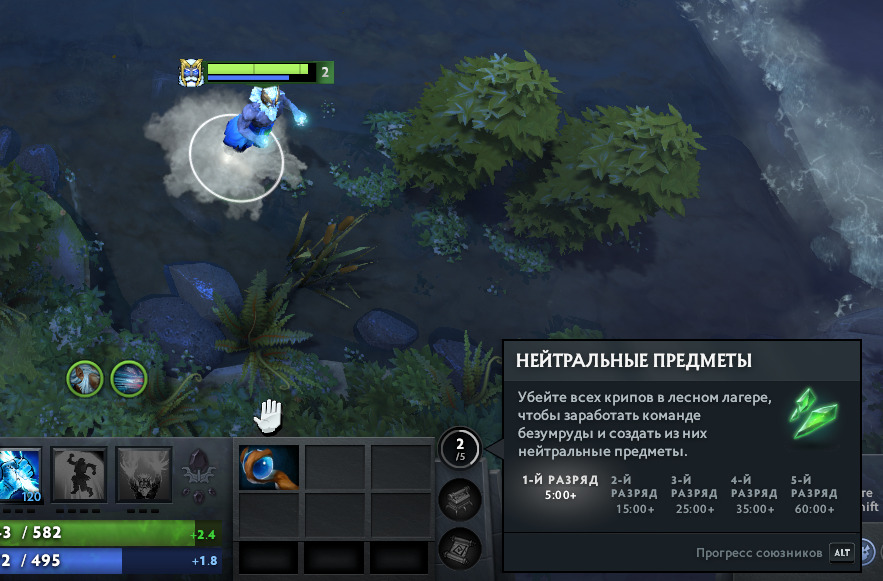This screenshot has width=883, height=581.
Task: Activate the lightning ability costing 120 mana
Action: pyautogui.click(x=19, y=473)
